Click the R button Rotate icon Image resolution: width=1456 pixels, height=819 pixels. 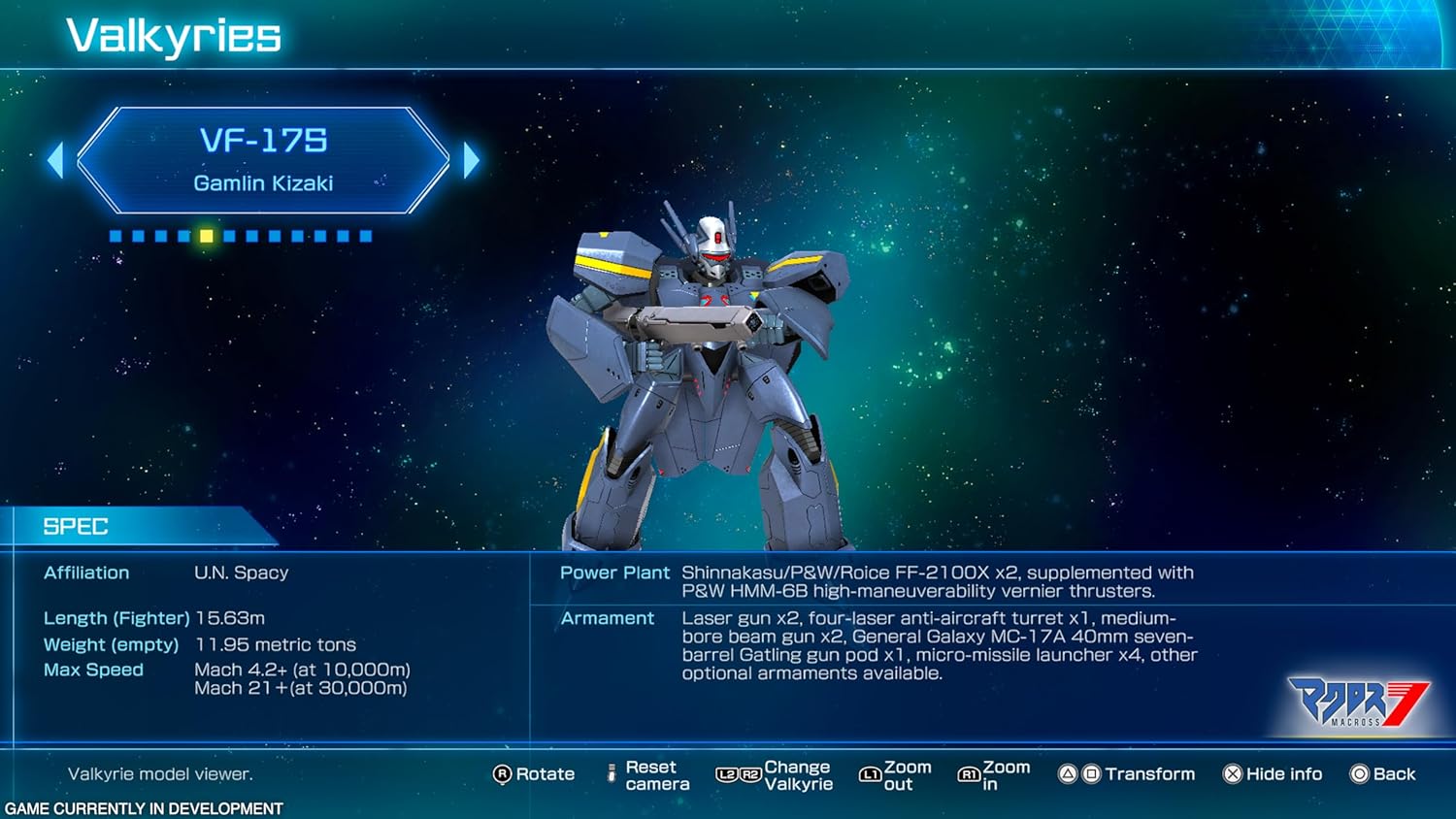[x=502, y=774]
